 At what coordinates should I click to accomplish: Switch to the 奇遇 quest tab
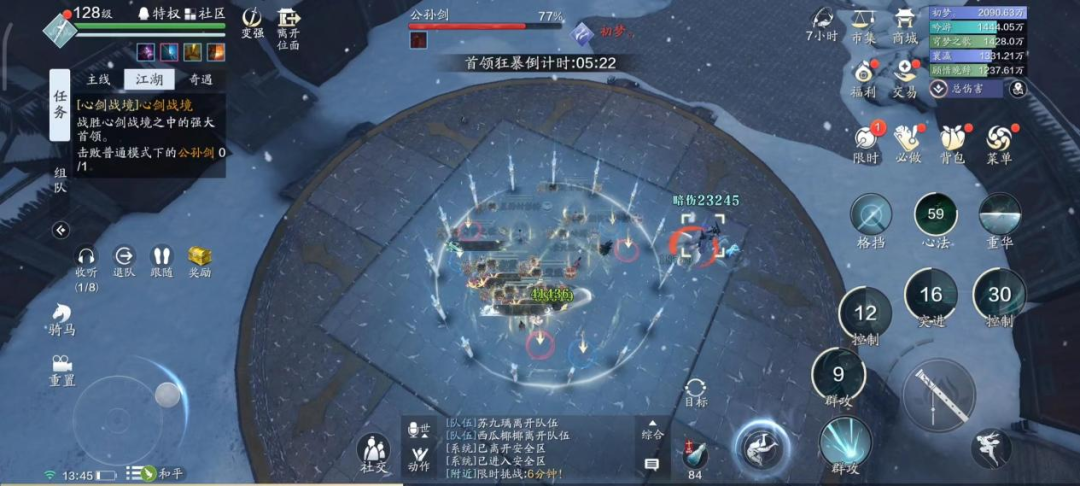click(x=200, y=79)
